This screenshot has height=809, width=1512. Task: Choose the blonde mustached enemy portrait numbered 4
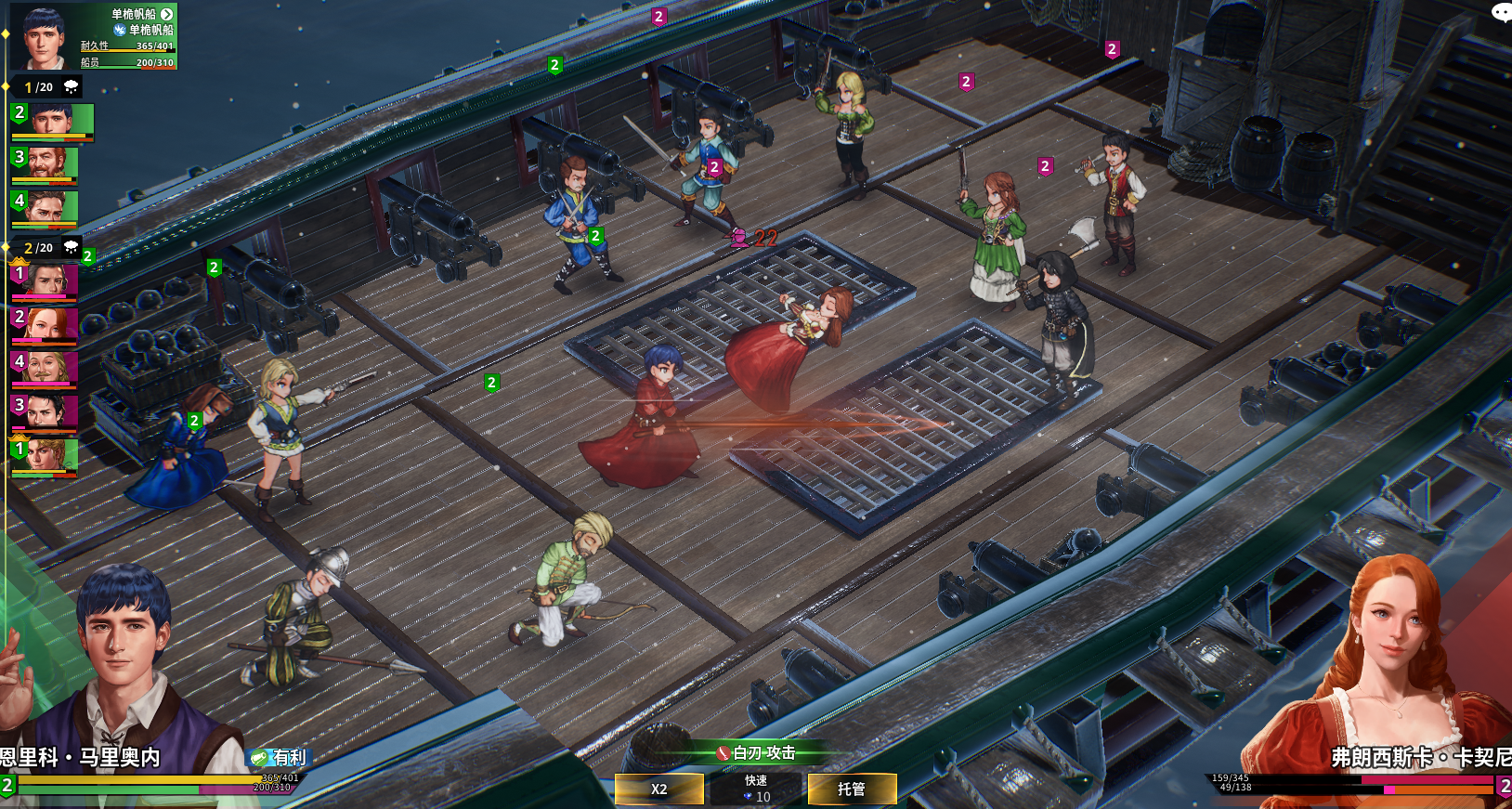(x=45, y=369)
